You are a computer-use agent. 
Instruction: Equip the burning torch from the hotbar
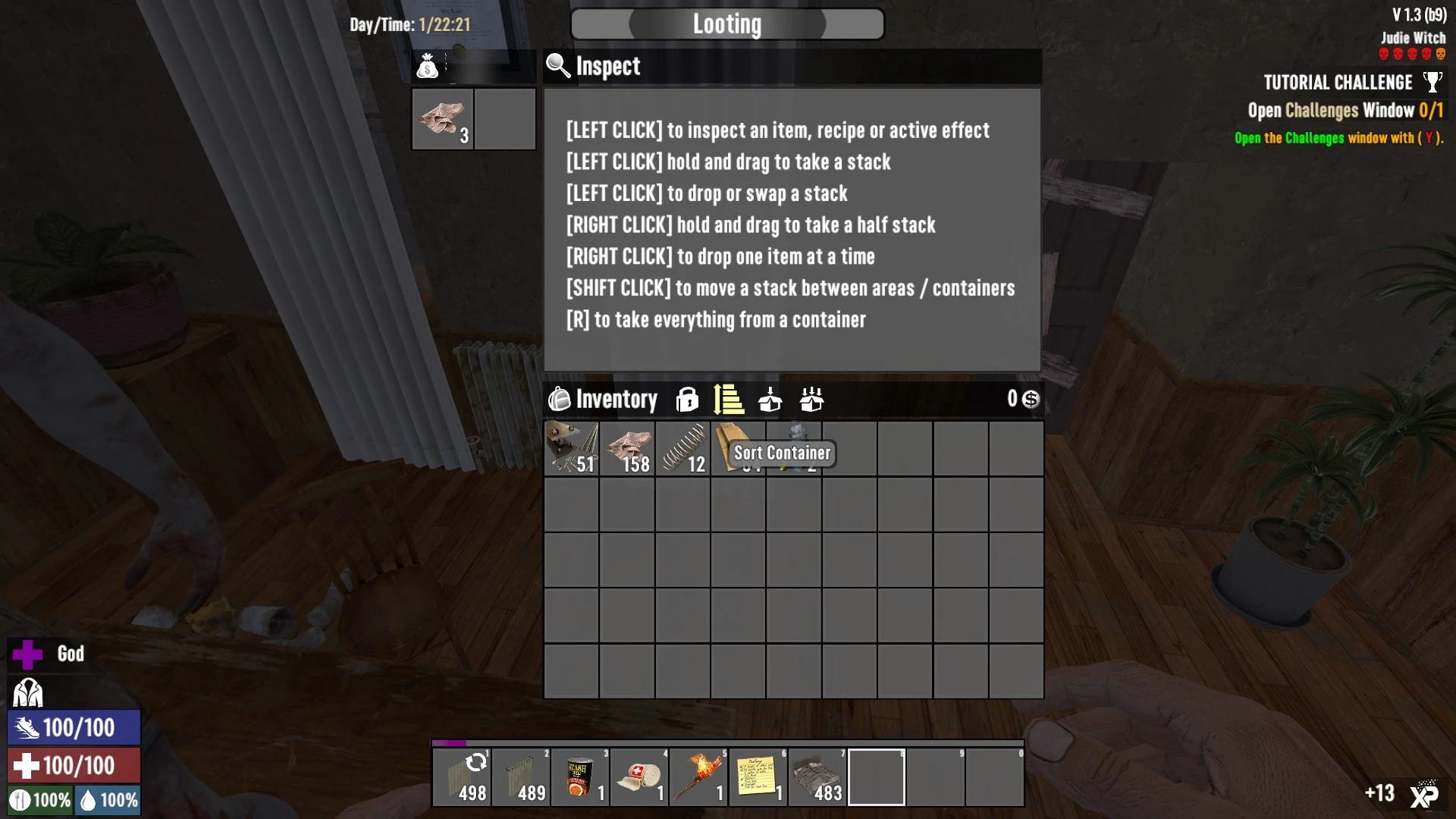pos(698,777)
